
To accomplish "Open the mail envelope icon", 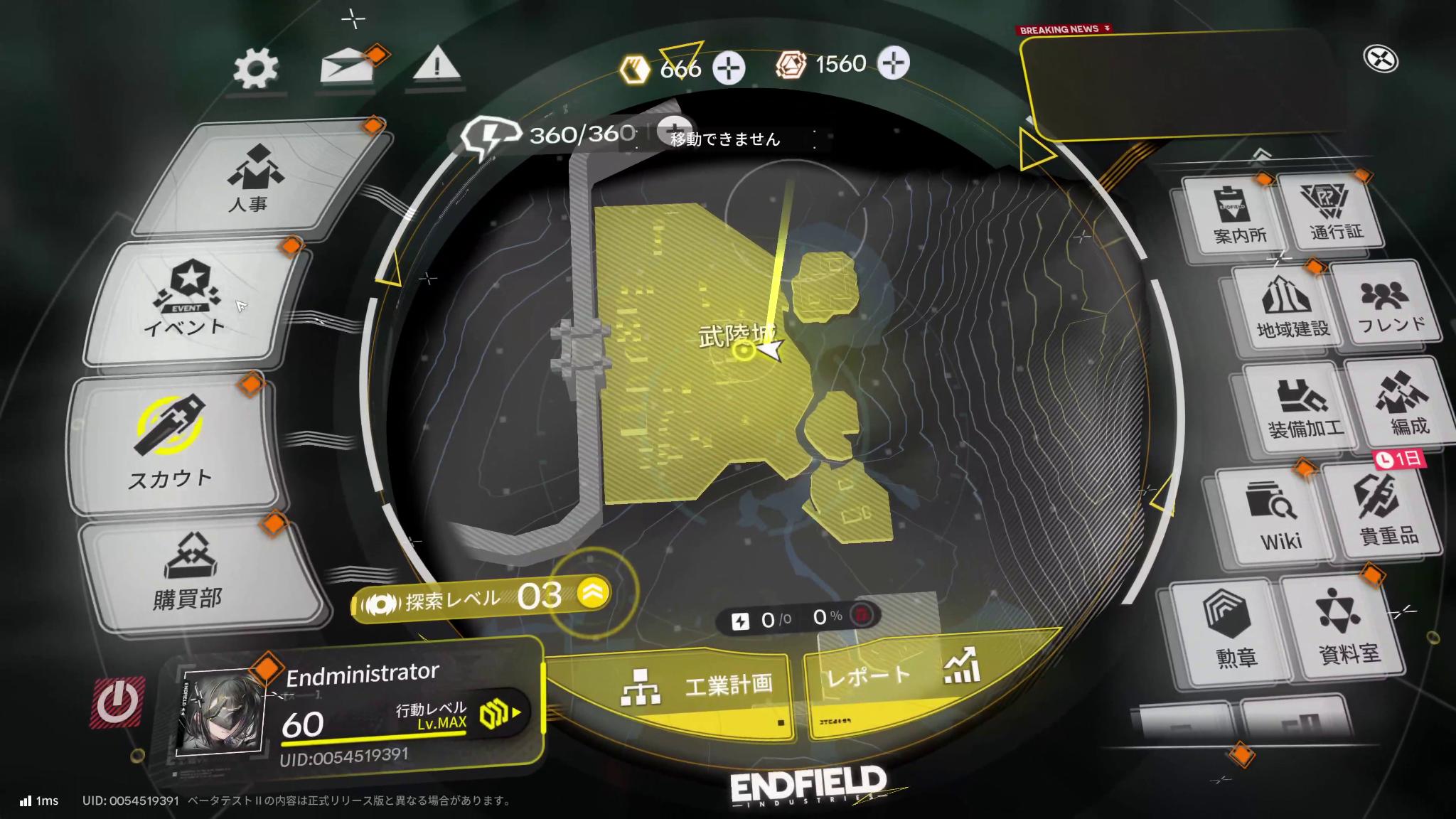I will [347, 68].
